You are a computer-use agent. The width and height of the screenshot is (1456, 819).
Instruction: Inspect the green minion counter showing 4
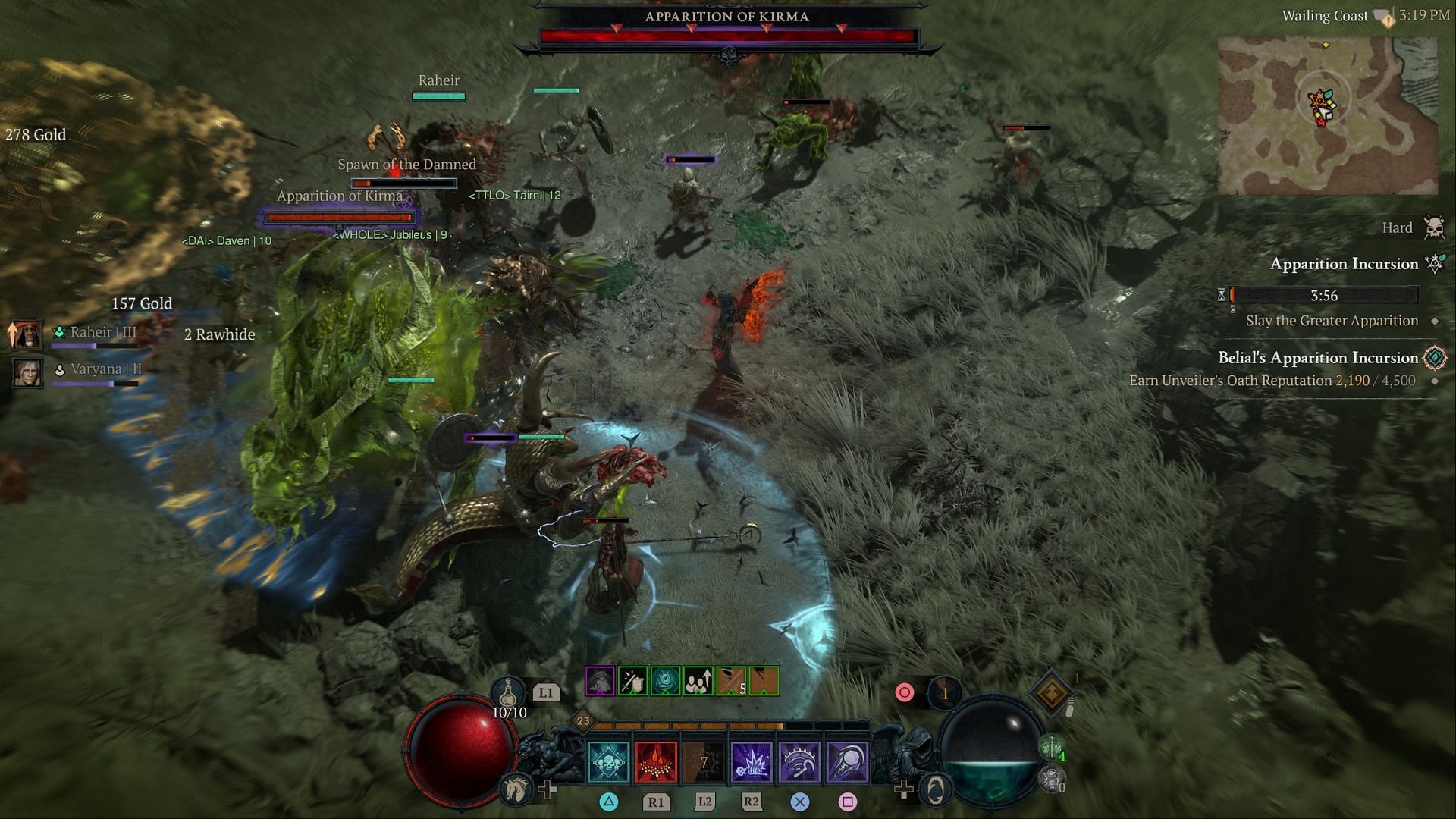pos(1053,748)
